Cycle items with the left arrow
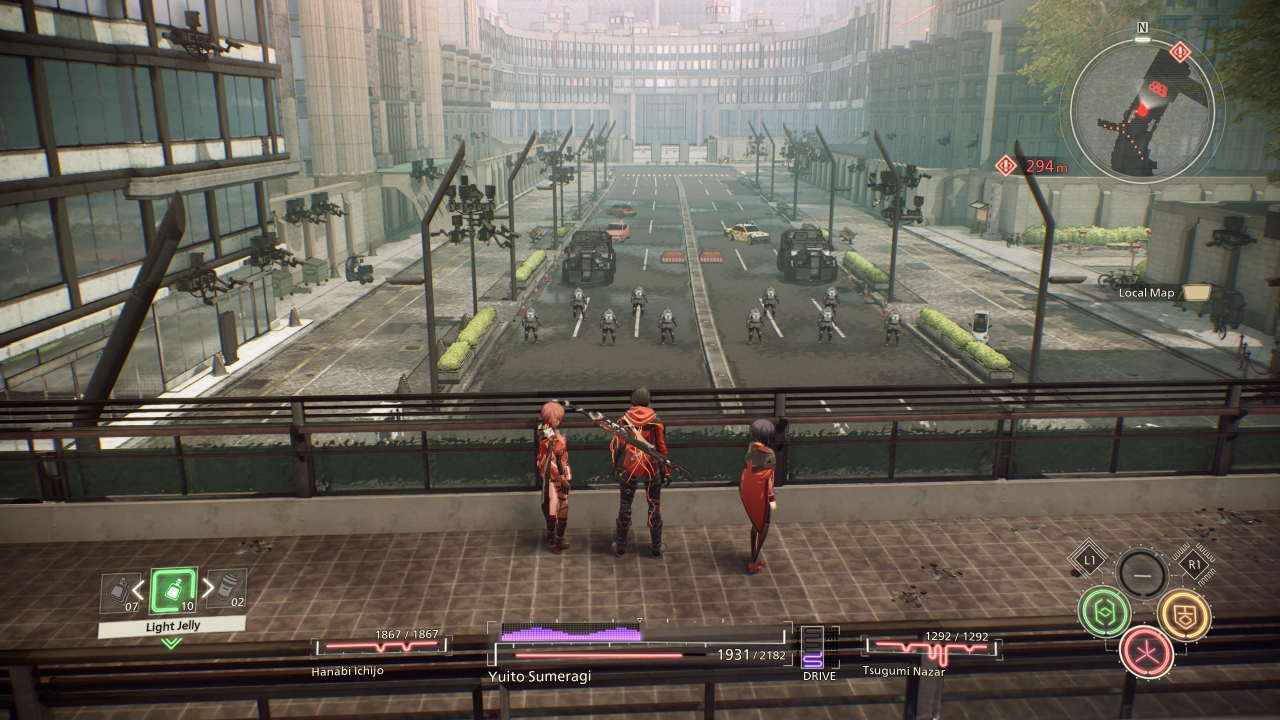 pyautogui.click(x=138, y=588)
